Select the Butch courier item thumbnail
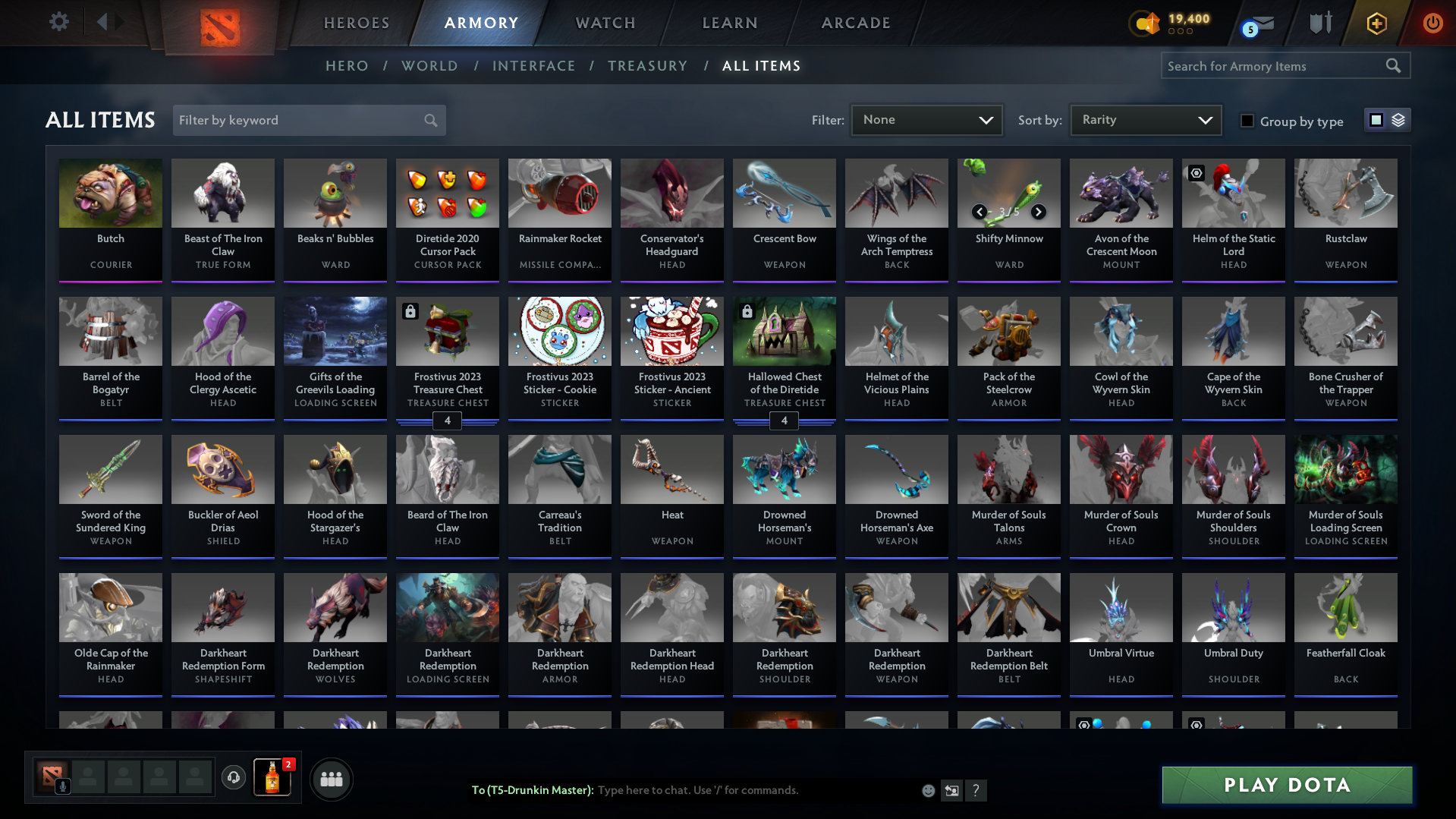Viewport: 1456px width, 819px height. pyautogui.click(x=110, y=193)
